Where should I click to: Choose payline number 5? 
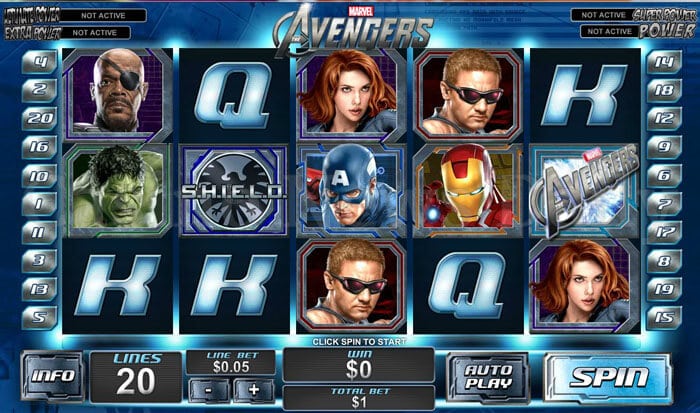(x=40, y=318)
